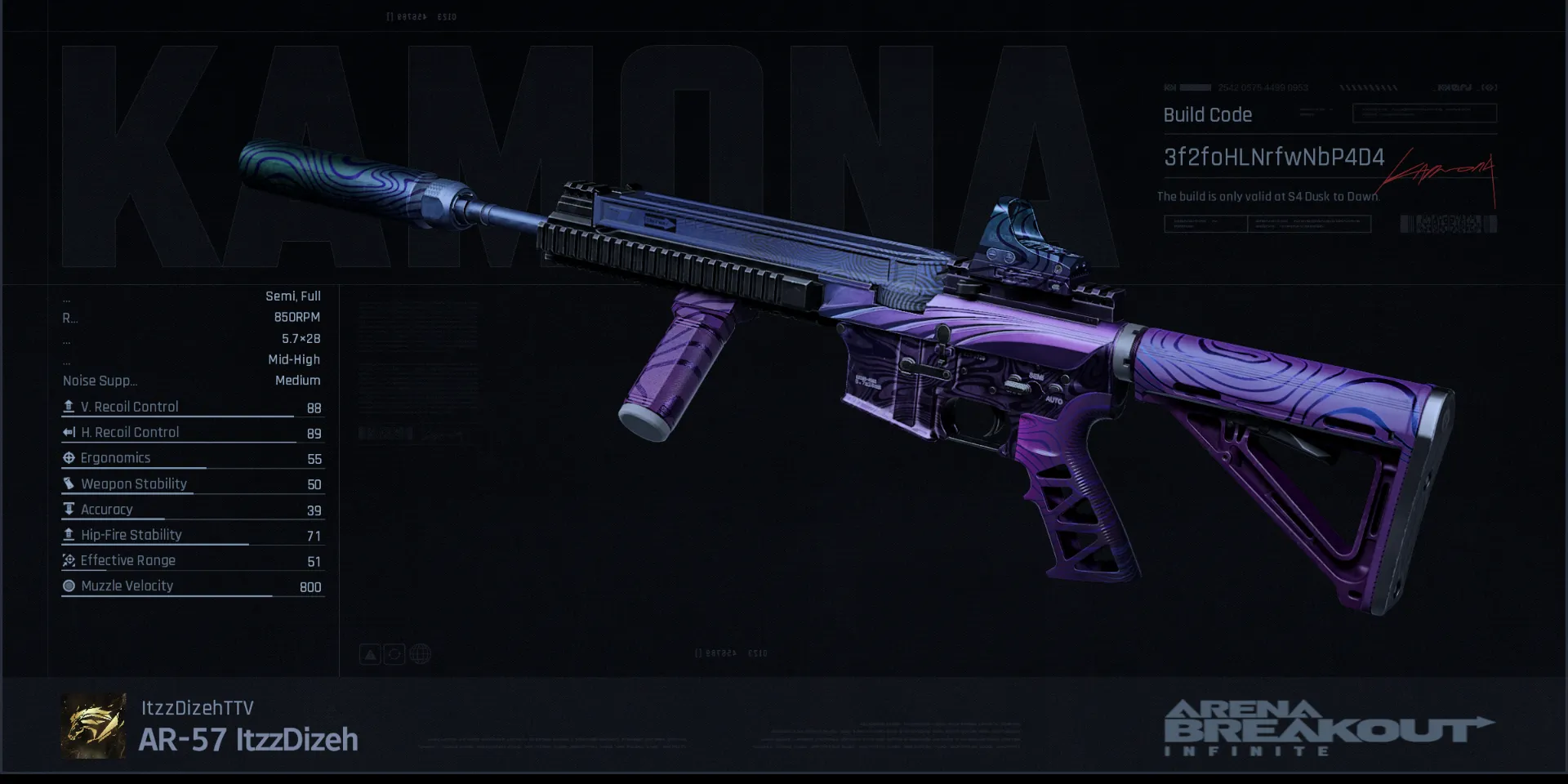The width and height of the screenshot is (1568, 784).
Task: Open the globe view icon
Action: [x=419, y=653]
